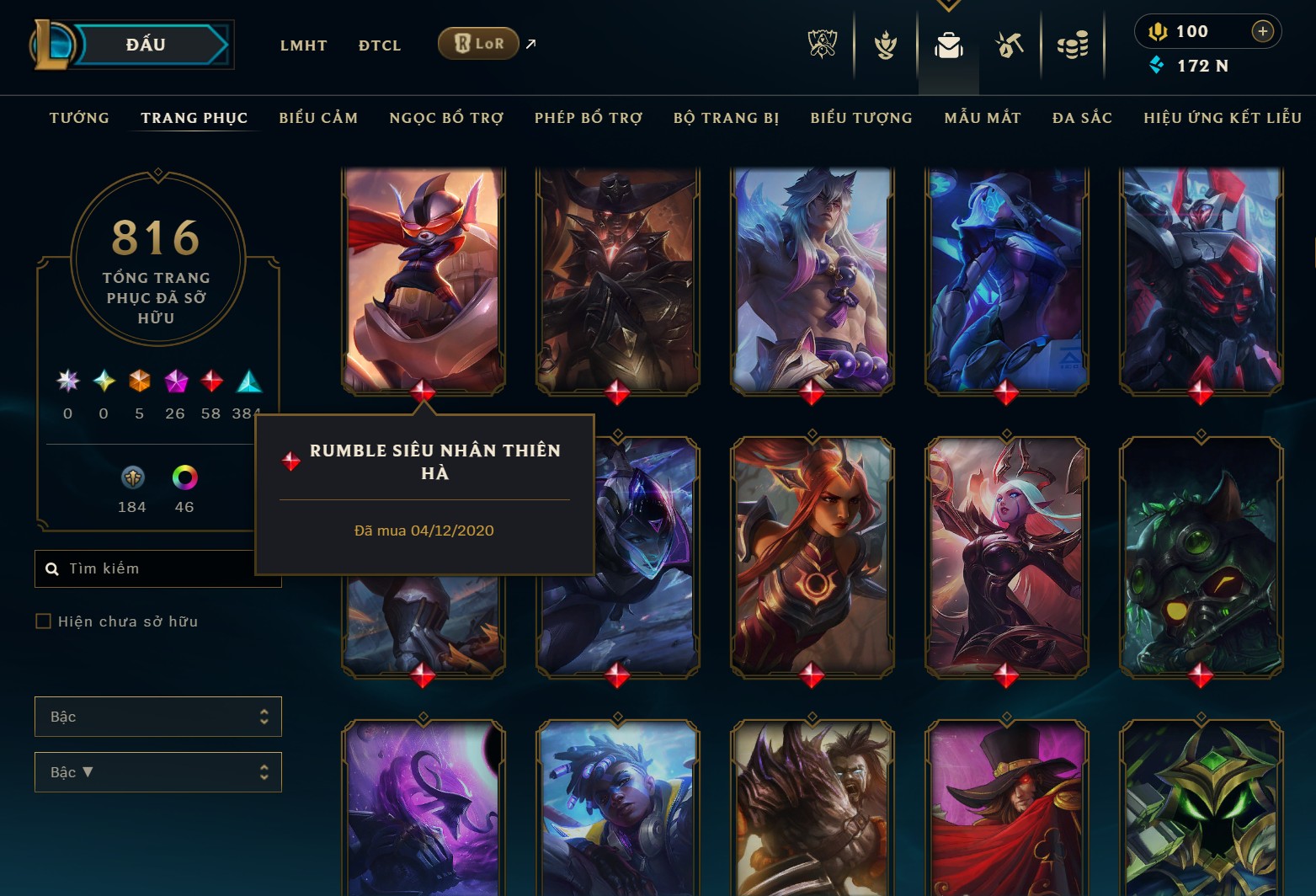
Task: Select the Rumble Siêu Nhân Thiên Hà skin card
Action: [424, 278]
